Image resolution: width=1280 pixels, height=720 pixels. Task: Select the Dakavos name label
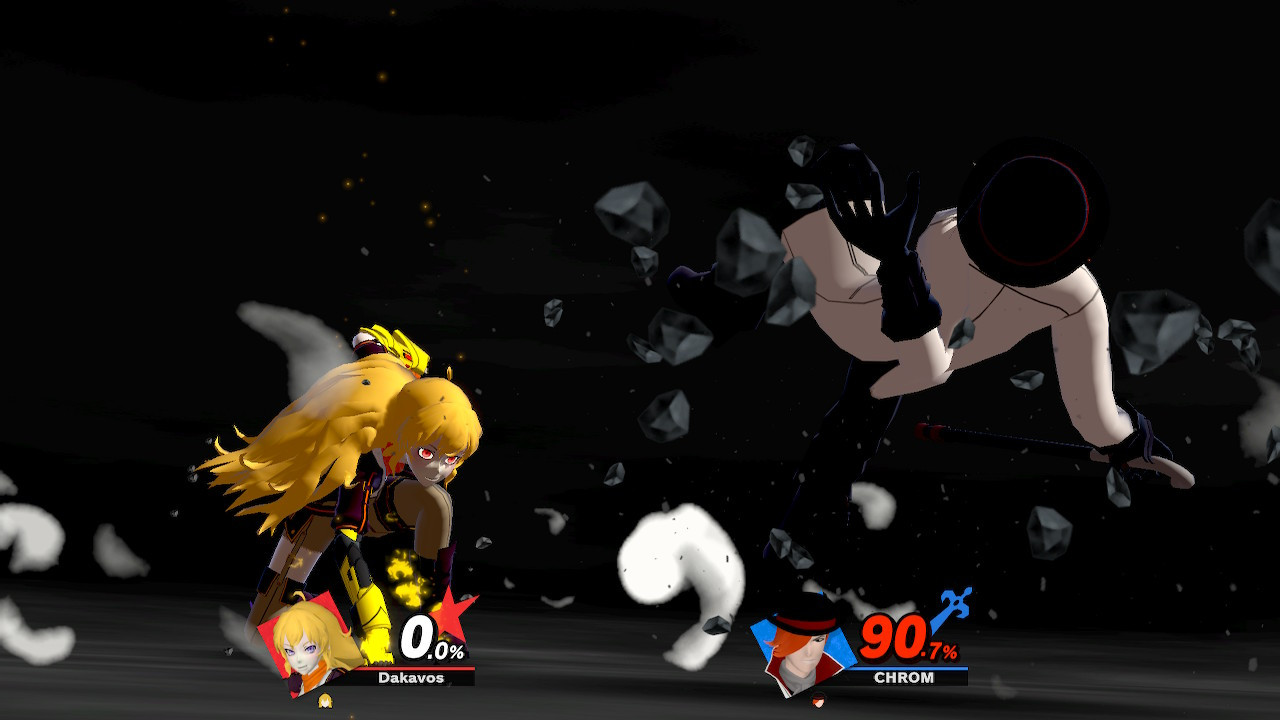click(x=411, y=677)
